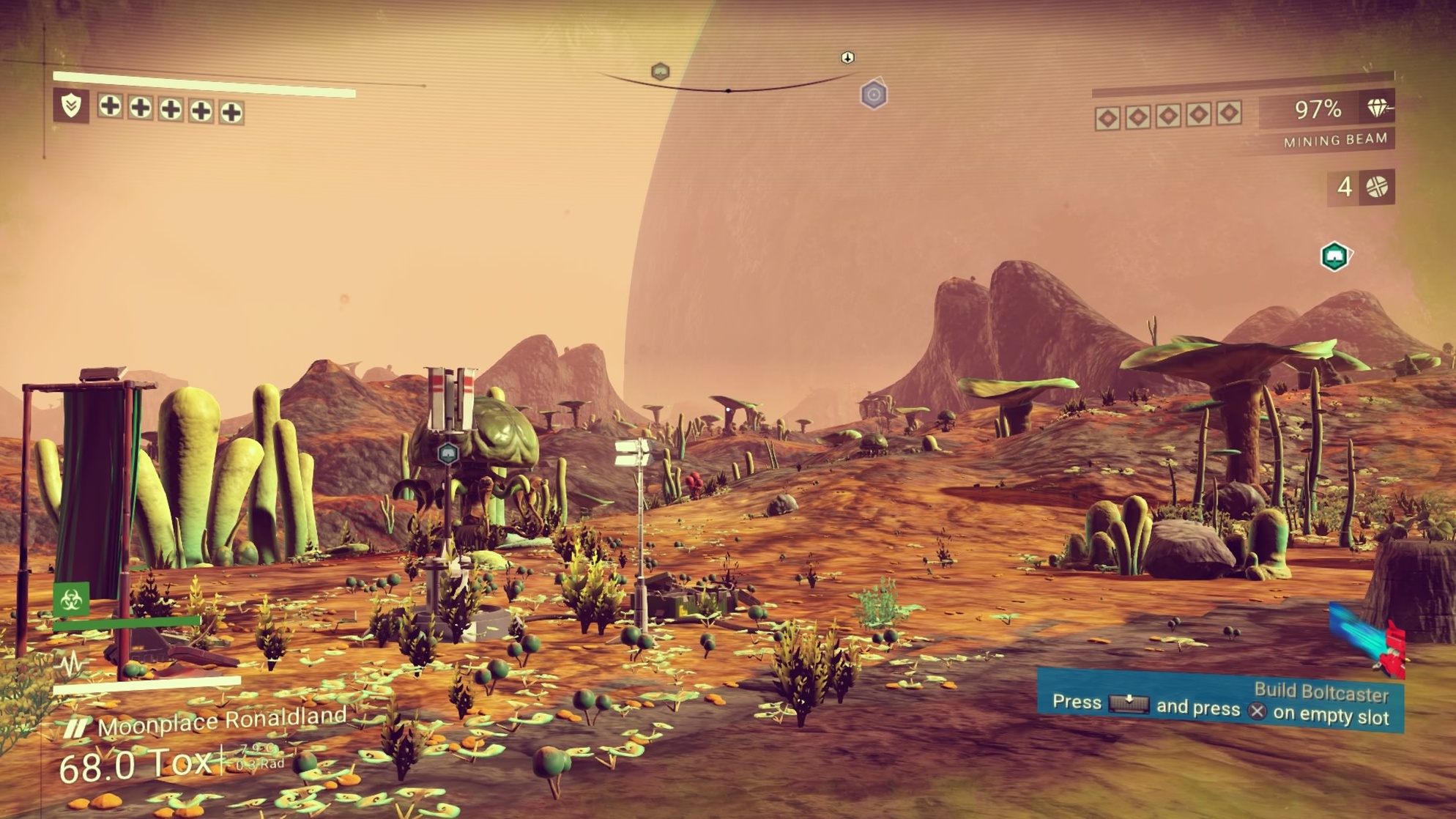Click the blue hexagonal target marker near the compass

[873, 95]
